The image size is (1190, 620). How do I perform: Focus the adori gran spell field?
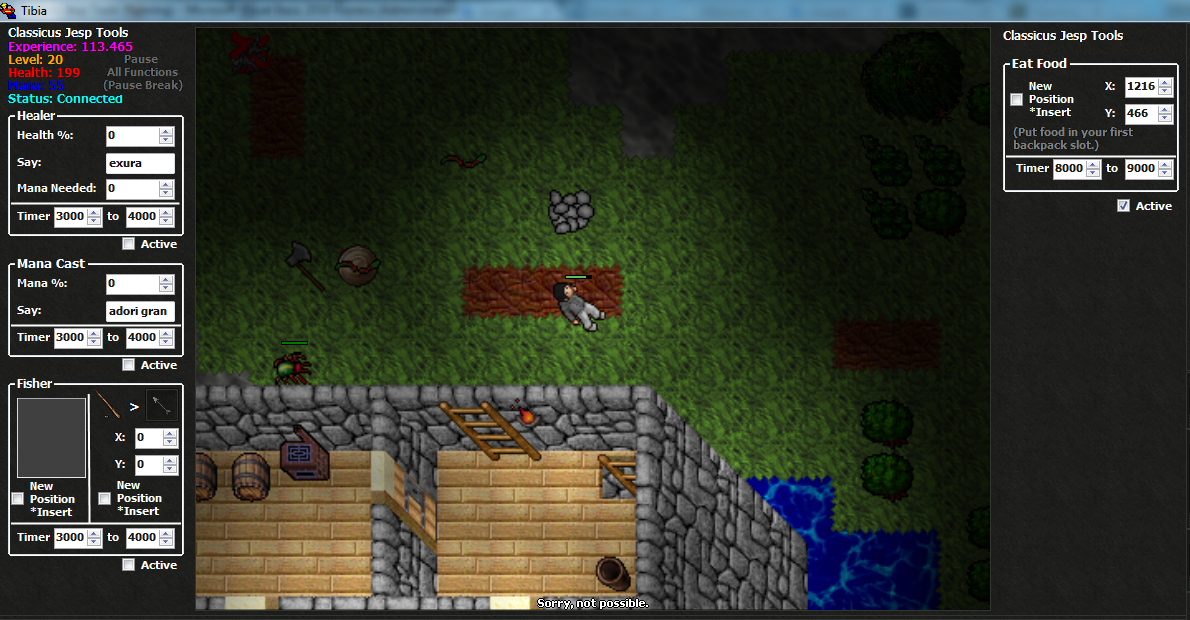(x=140, y=311)
